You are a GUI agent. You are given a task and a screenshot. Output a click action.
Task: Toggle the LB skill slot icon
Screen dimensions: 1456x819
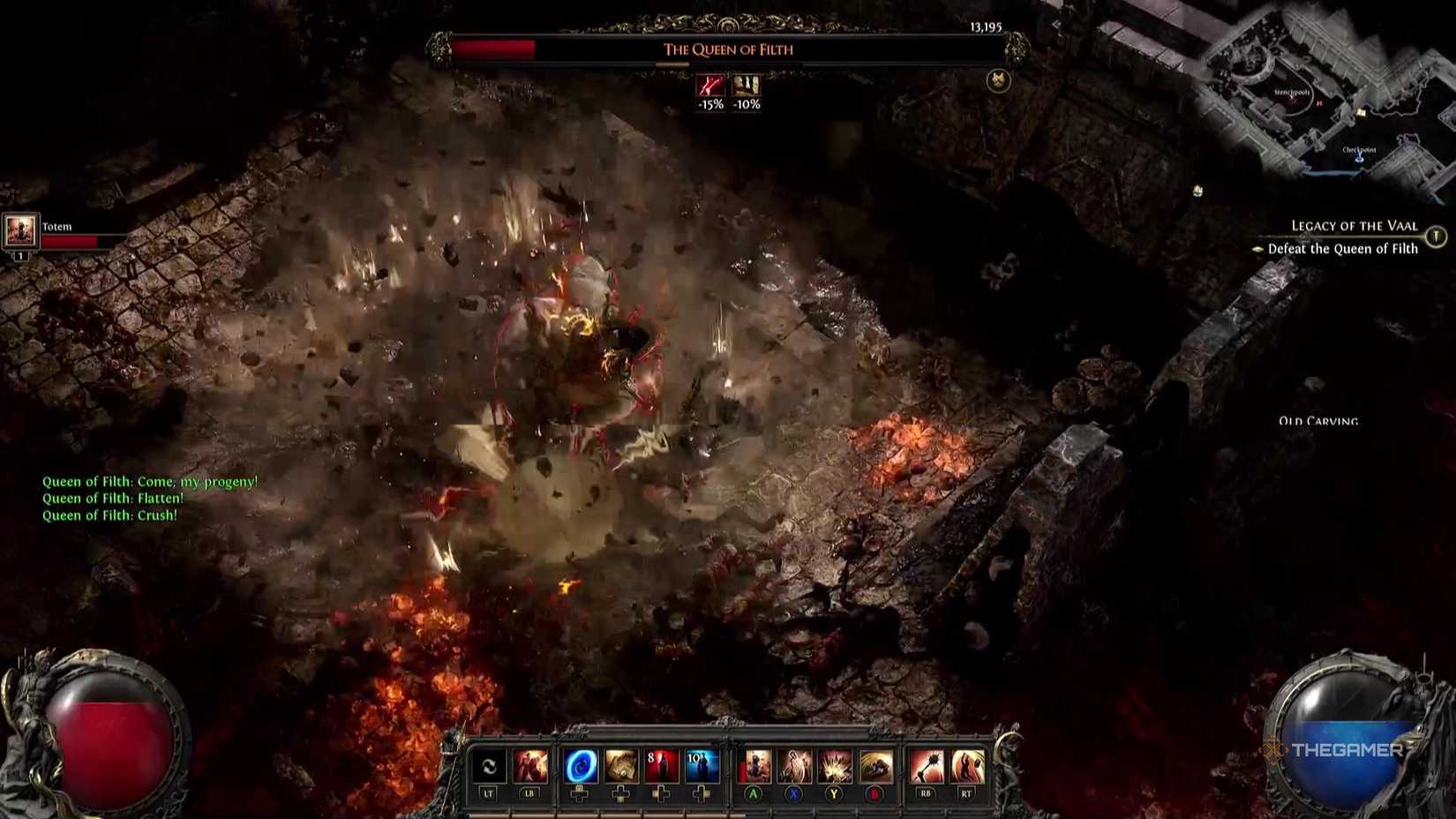pos(530,767)
